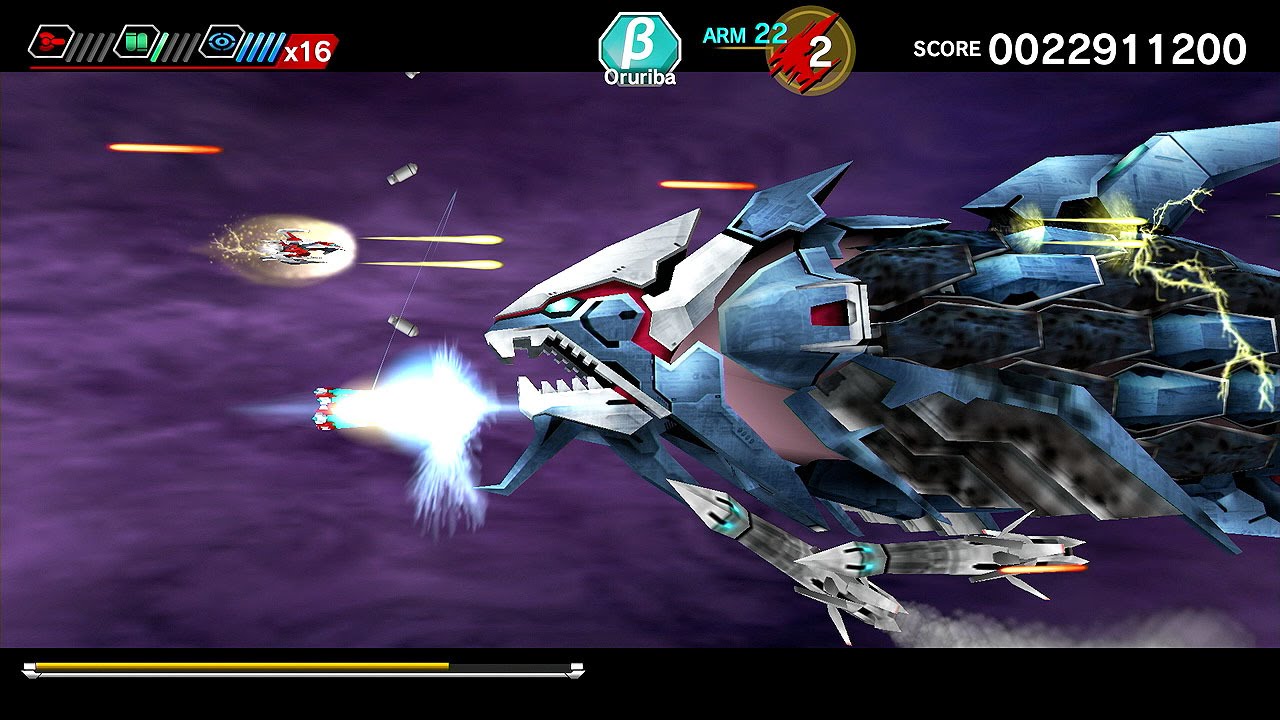Viewport: 1280px width, 720px height.
Task: Click the Oruriba beta zone badge
Action: 640,47
